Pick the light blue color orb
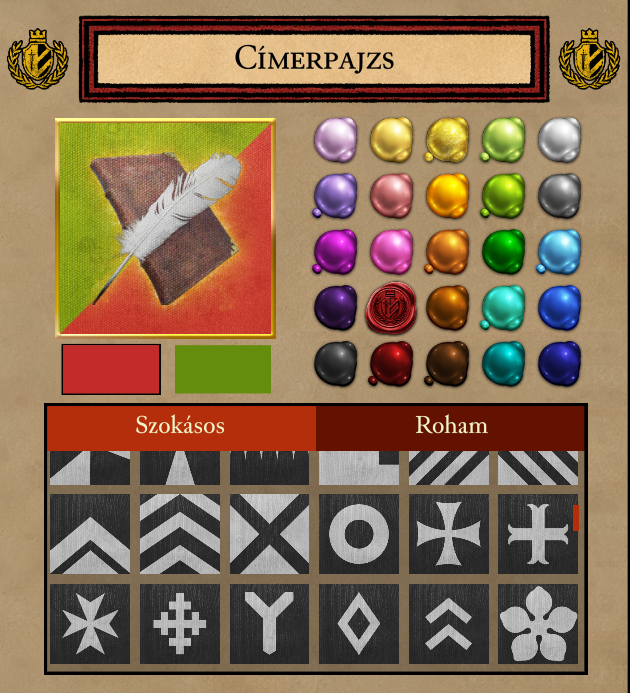630x693 pixels. click(559, 250)
